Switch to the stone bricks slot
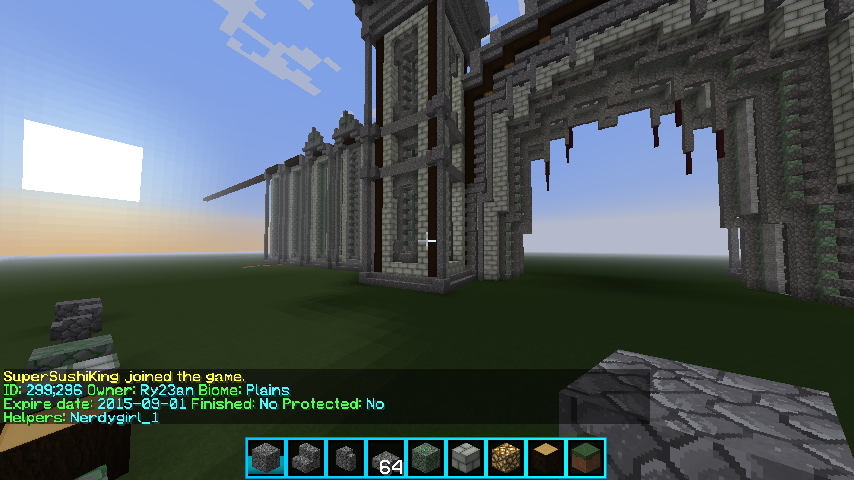854x480 pixels. click(465, 458)
